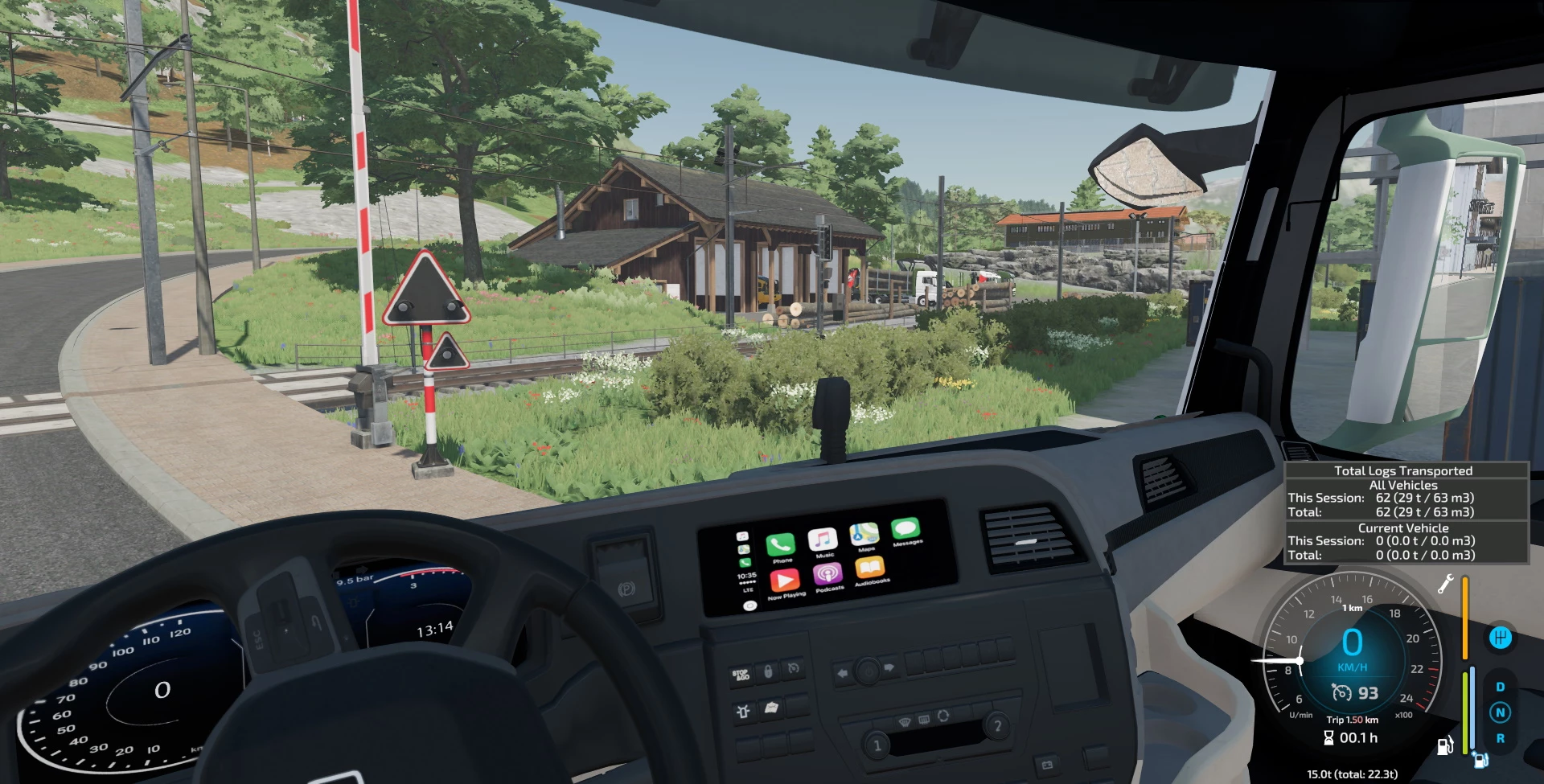
Task: Open the Total Logs Transported panel
Action: pyautogui.click(x=1403, y=512)
